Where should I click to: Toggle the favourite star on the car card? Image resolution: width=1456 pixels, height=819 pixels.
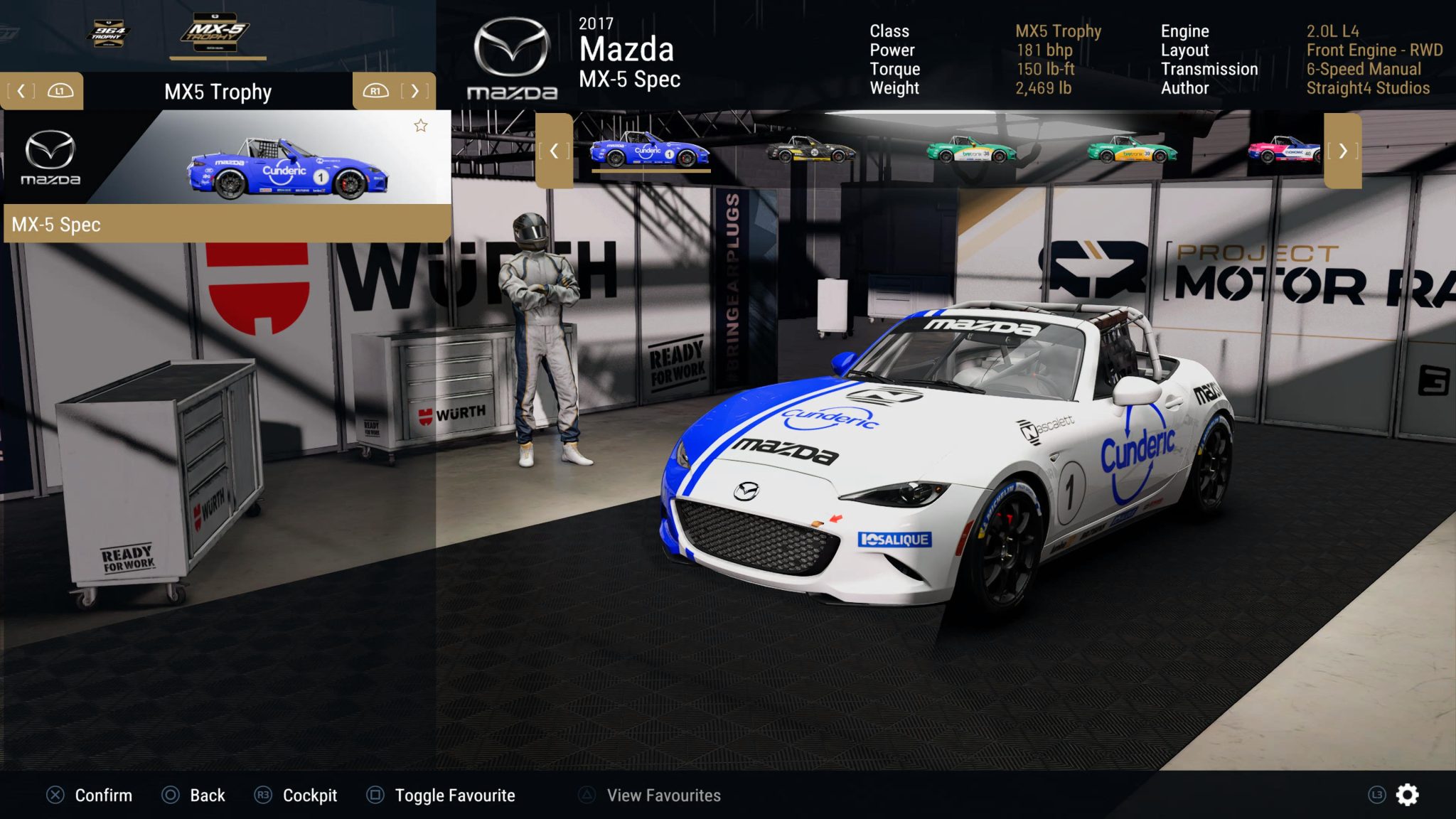pyautogui.click(x=421, y=126)
